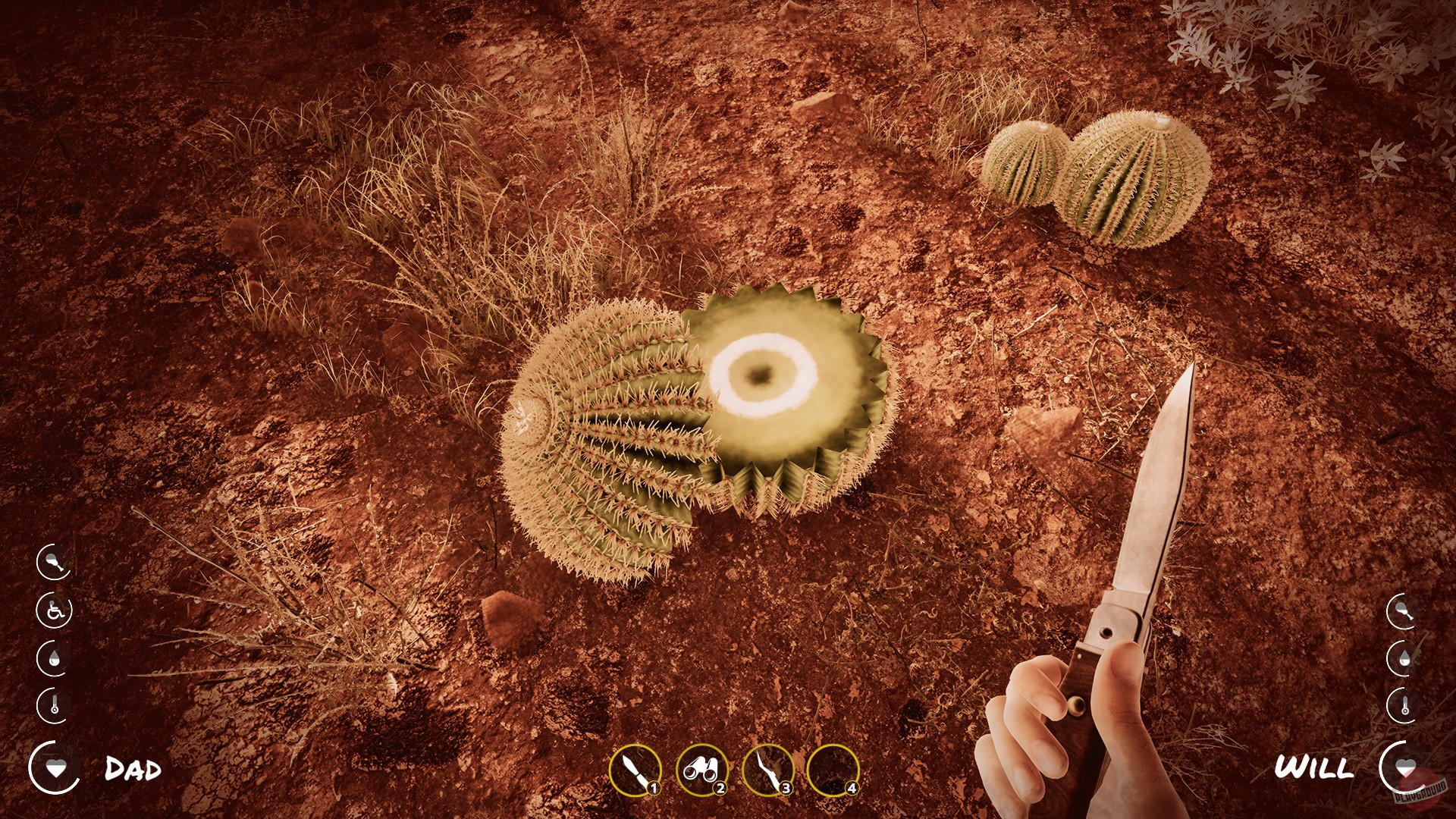Select Will's hunger drumstick icon
Viewport: 1456px width, 819px height.
pos(1401,611)
